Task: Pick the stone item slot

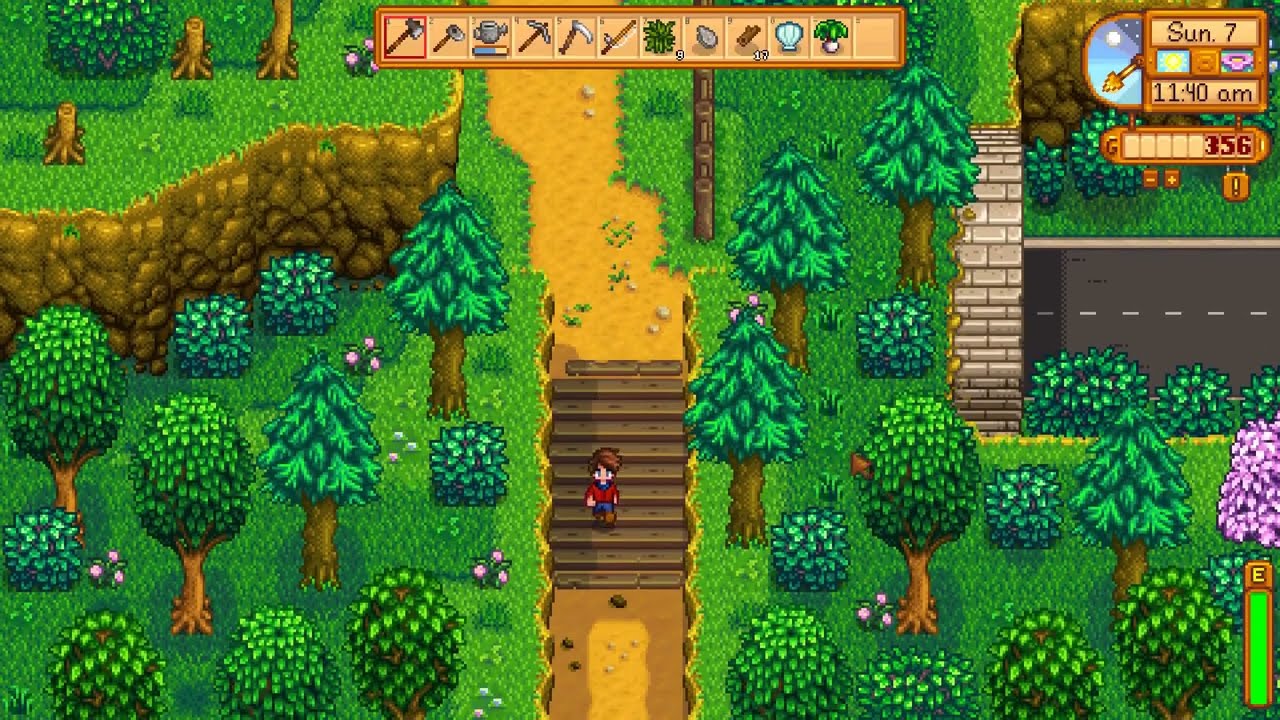Action: pos(705,38)
